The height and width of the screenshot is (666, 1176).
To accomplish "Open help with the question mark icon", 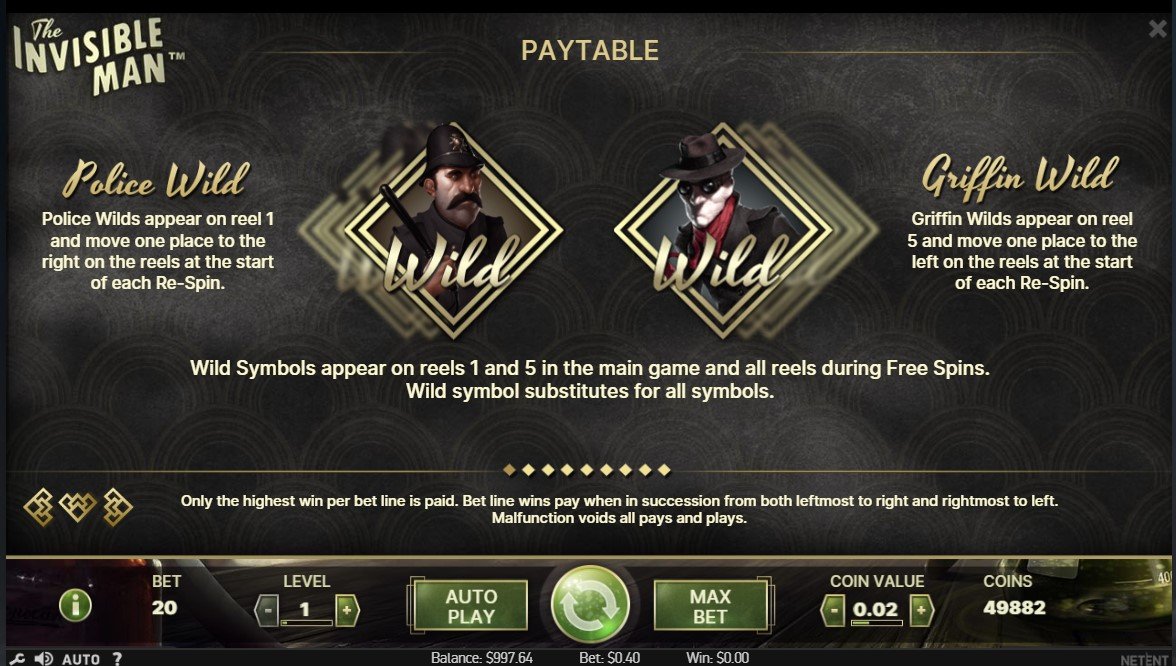I will tap(117, 659).
